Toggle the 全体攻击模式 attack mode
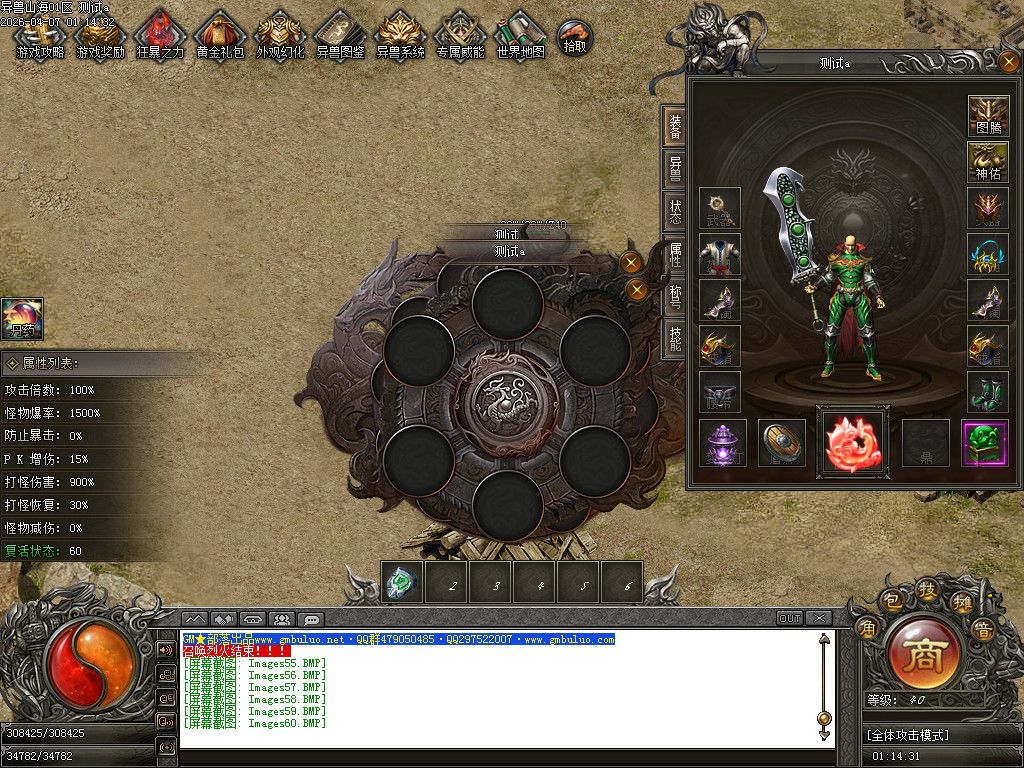The image size is (1024, 768). tap(911, 735)
